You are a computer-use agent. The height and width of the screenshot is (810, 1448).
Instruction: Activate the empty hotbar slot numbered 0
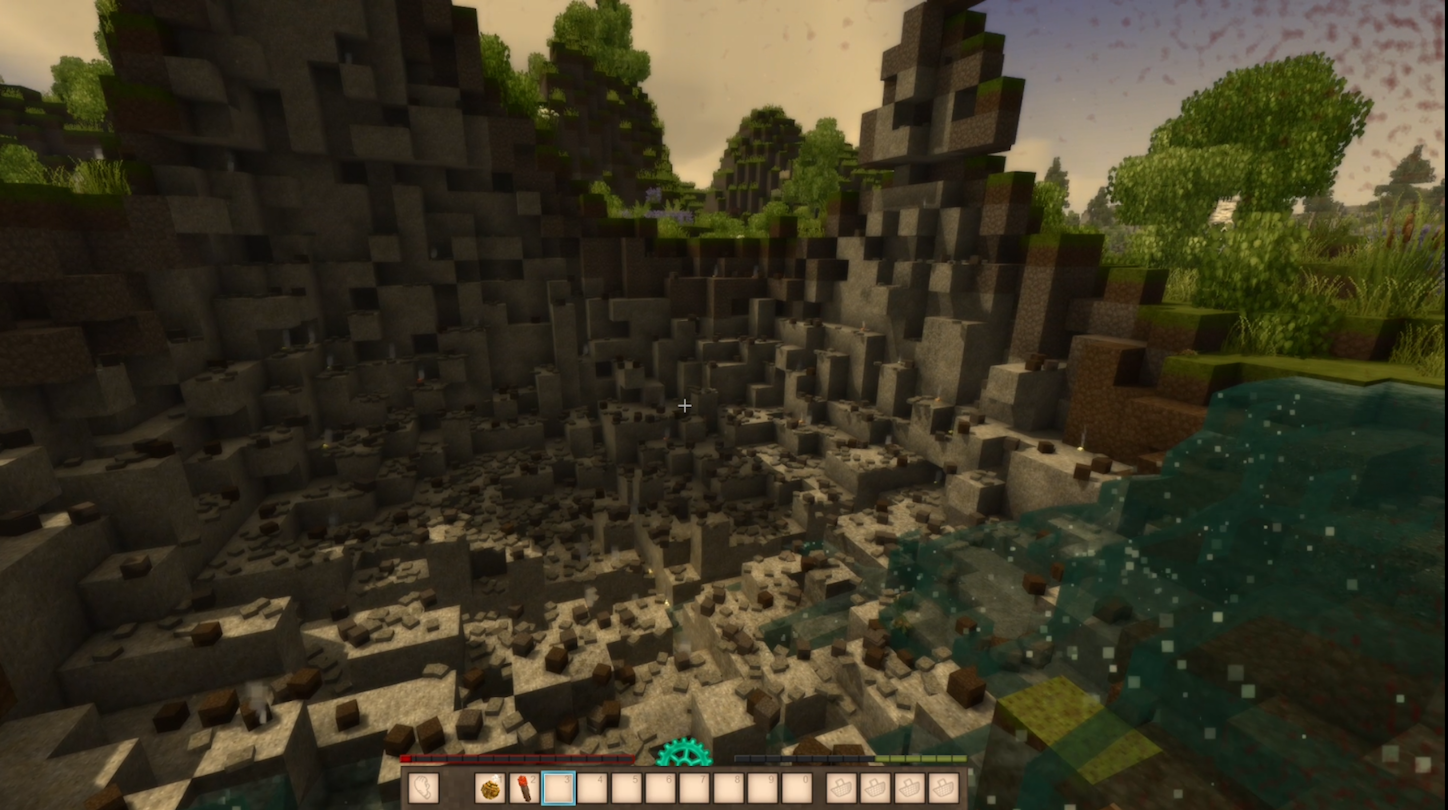[x=796, y=788]
